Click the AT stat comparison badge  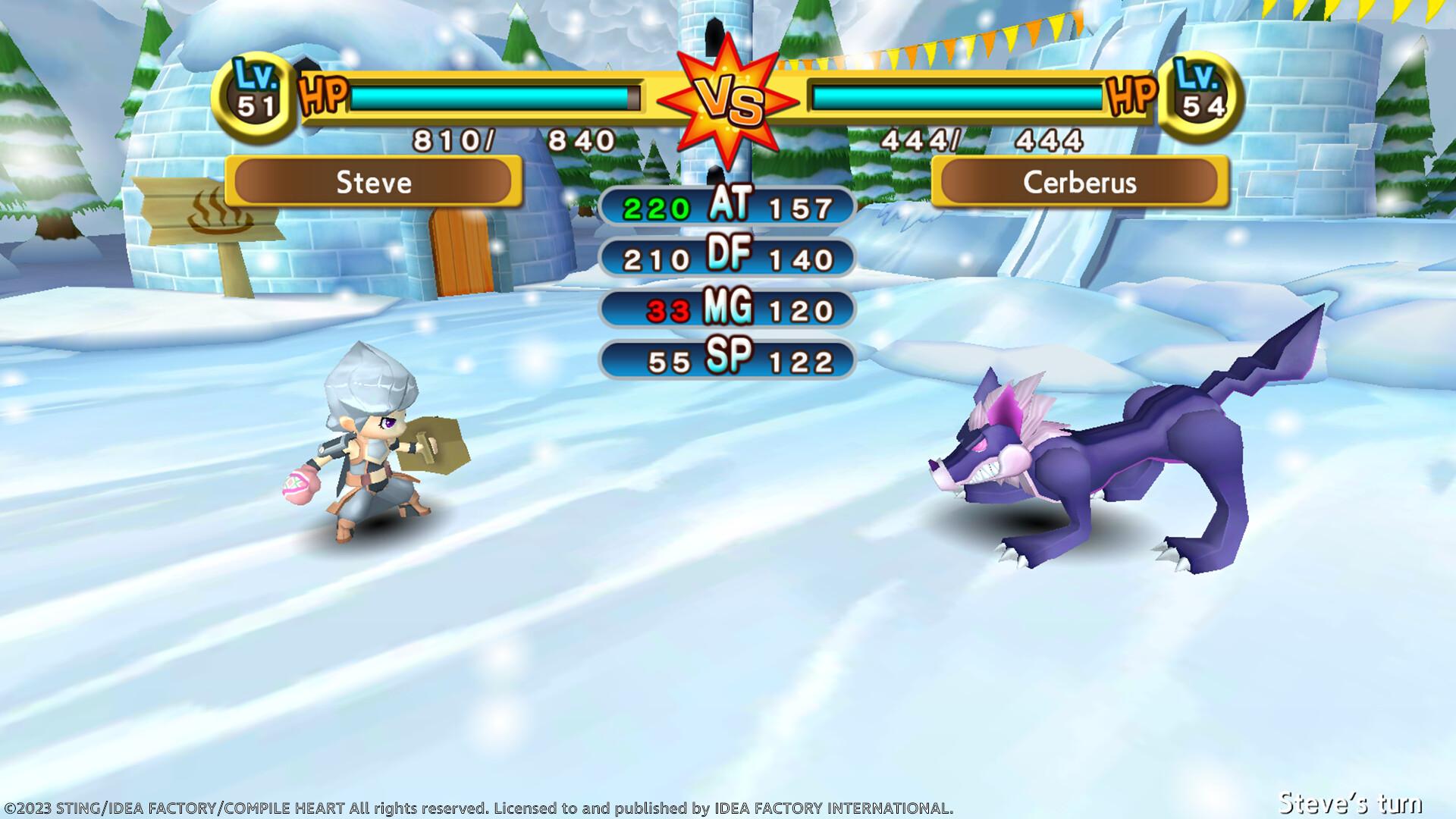point(726,206)
